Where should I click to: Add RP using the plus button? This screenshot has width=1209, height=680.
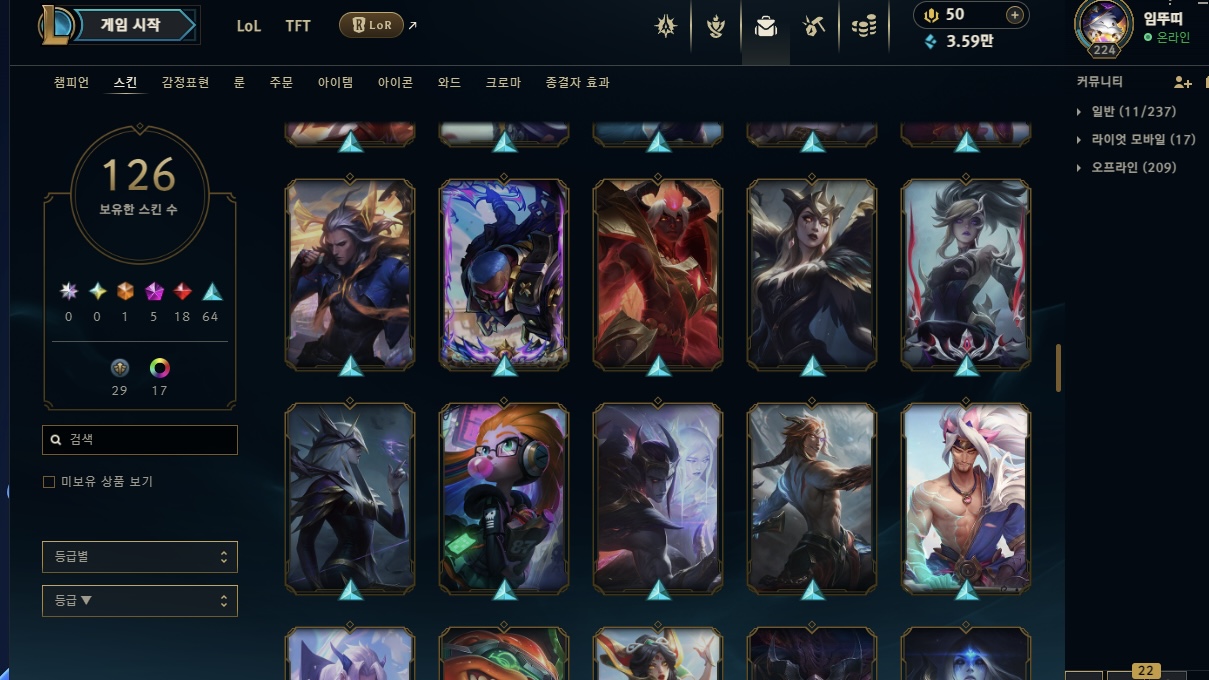coord(1014,15)
